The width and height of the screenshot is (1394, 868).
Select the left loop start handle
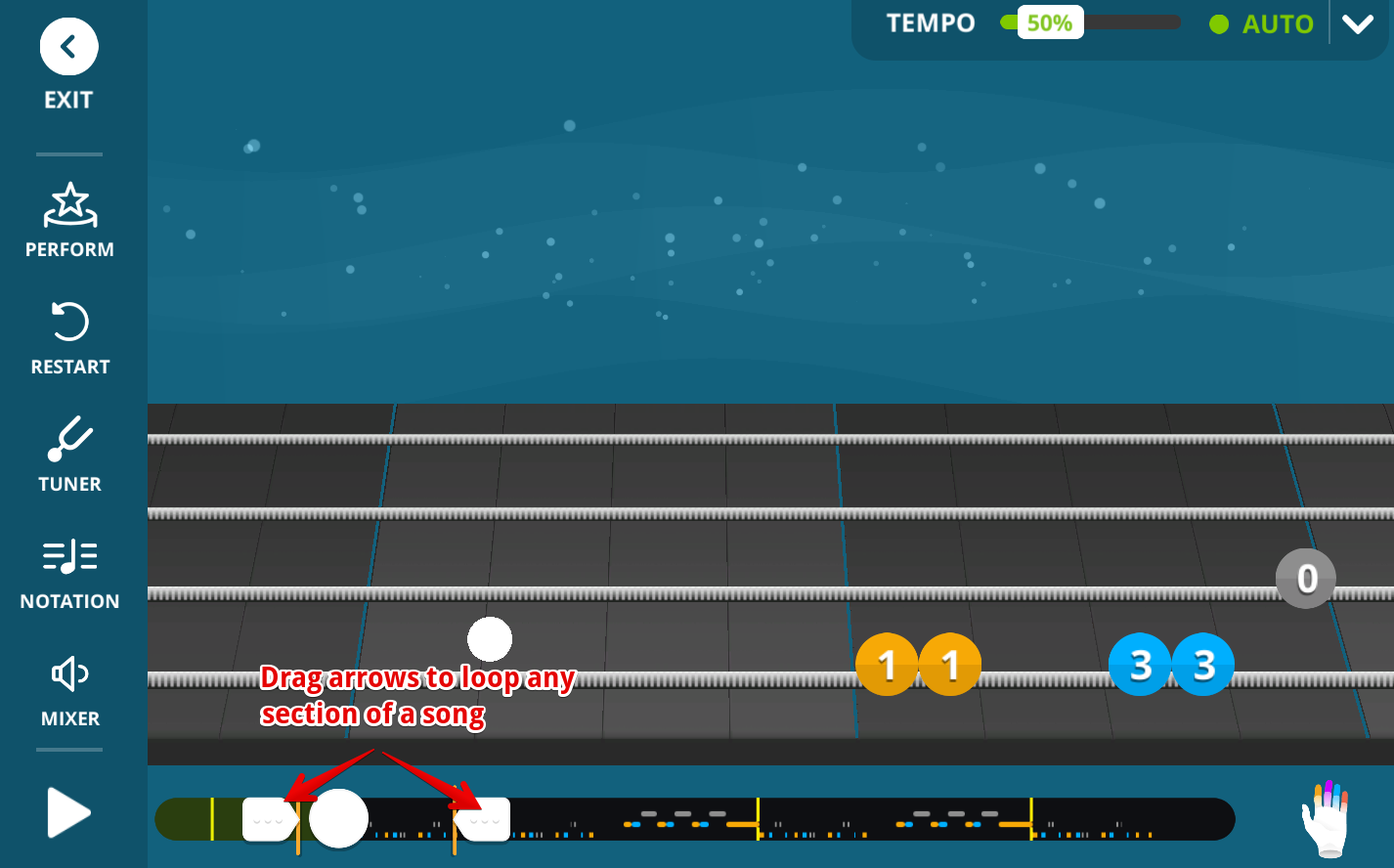(x=269, y=819)
